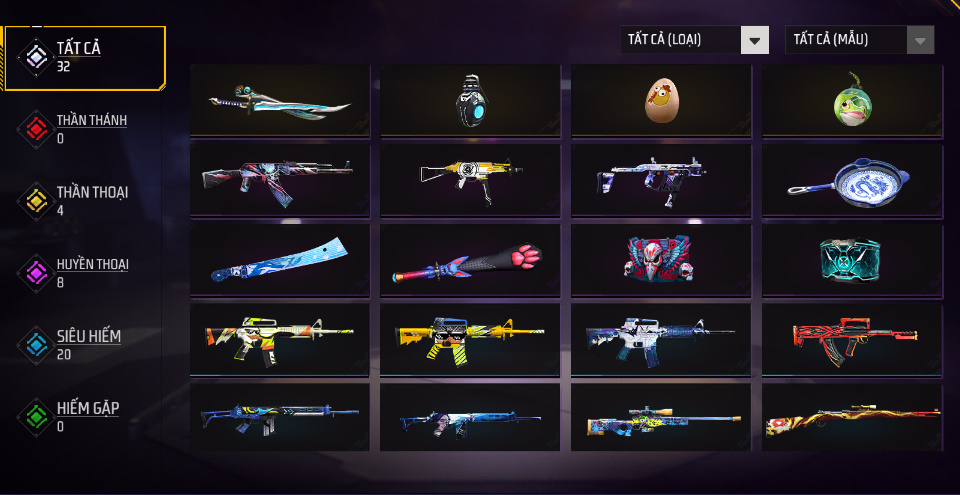Open the Thần Thoại rarity tab
This screenshot has height=495, width=960.
click(x=90, y=200)
